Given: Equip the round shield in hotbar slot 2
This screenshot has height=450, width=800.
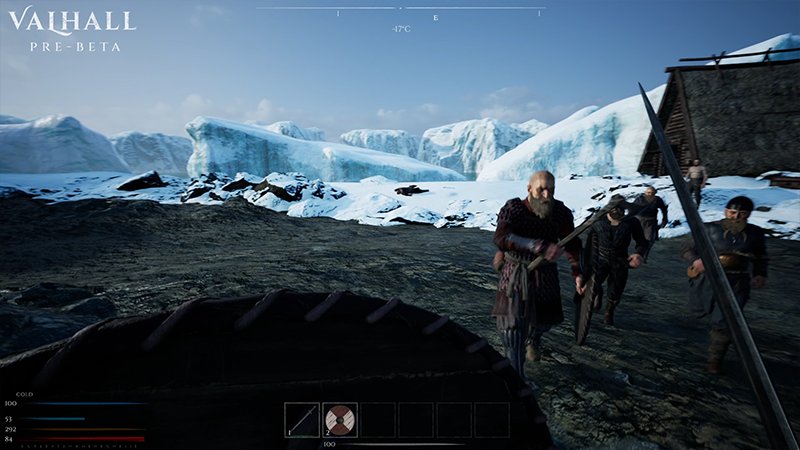Looking at the screenshot, I should (x=340, y=419).
